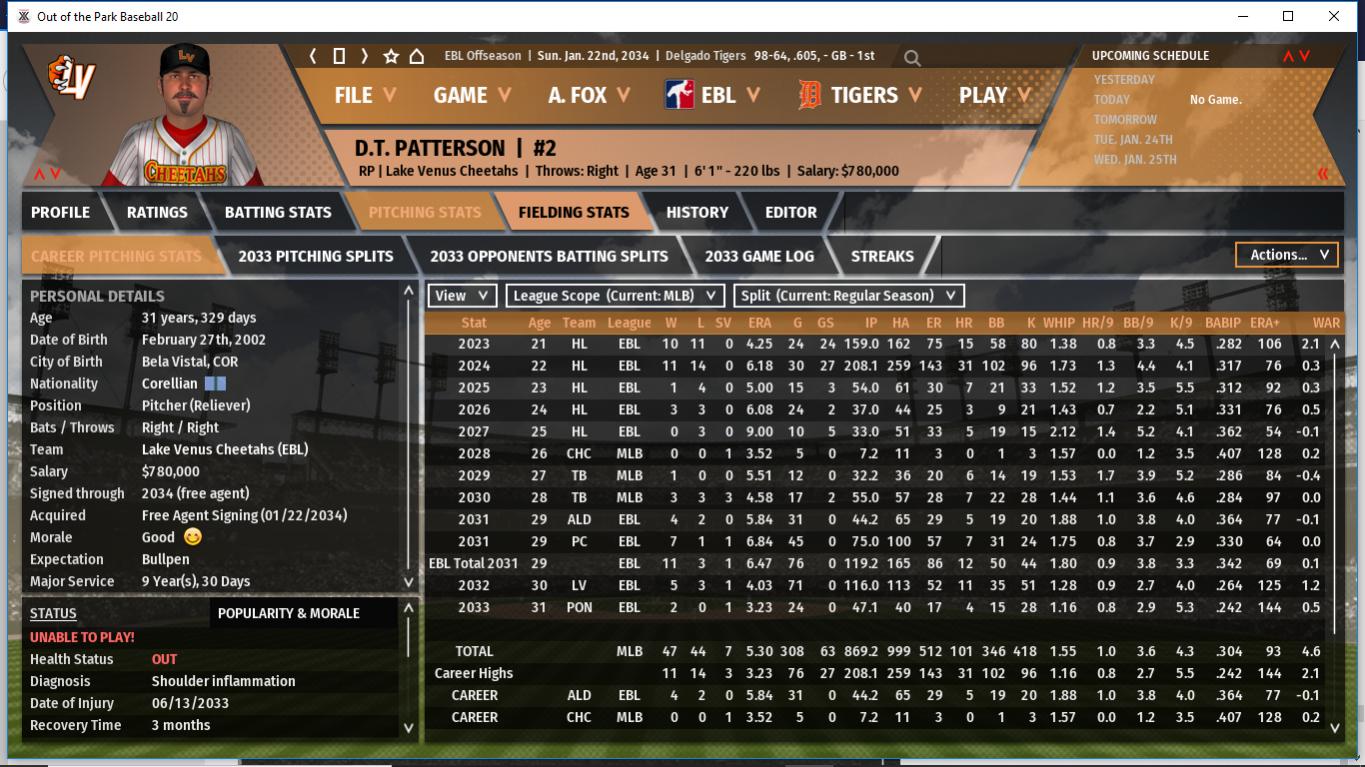
Task: View 2033 Pitching Splits
Action: [x=315, y=256]
